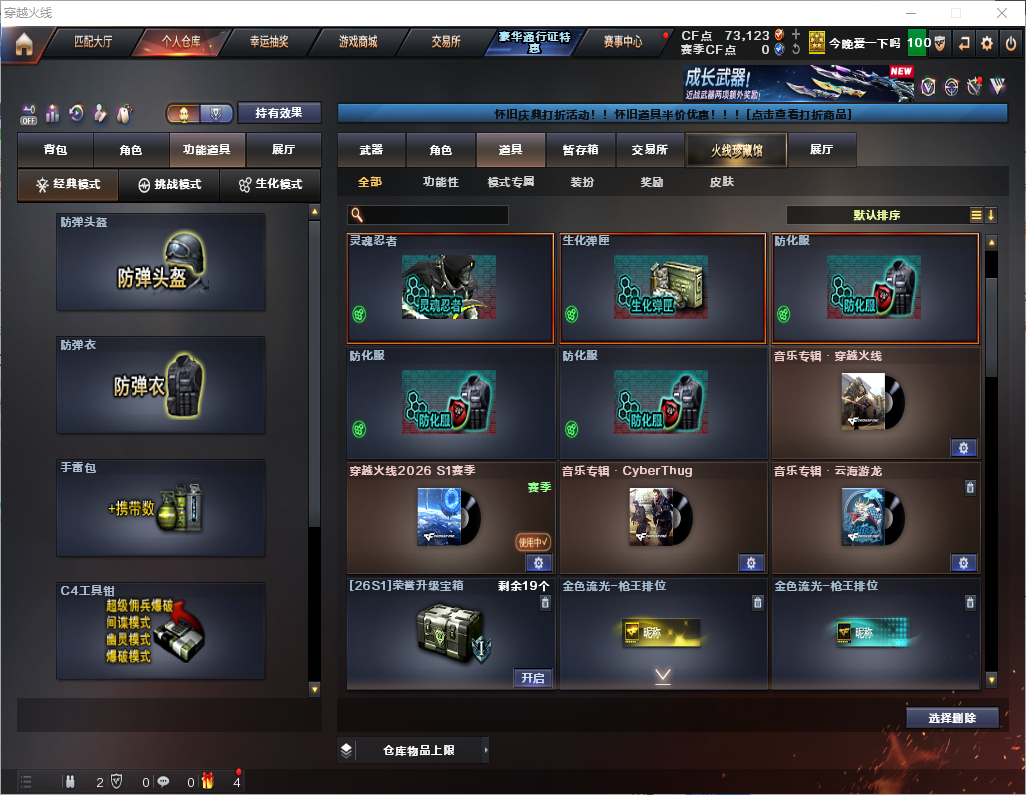Switch to the 武器 weapons tab
Screen dimensions: 1026x795
click(371, 150)
